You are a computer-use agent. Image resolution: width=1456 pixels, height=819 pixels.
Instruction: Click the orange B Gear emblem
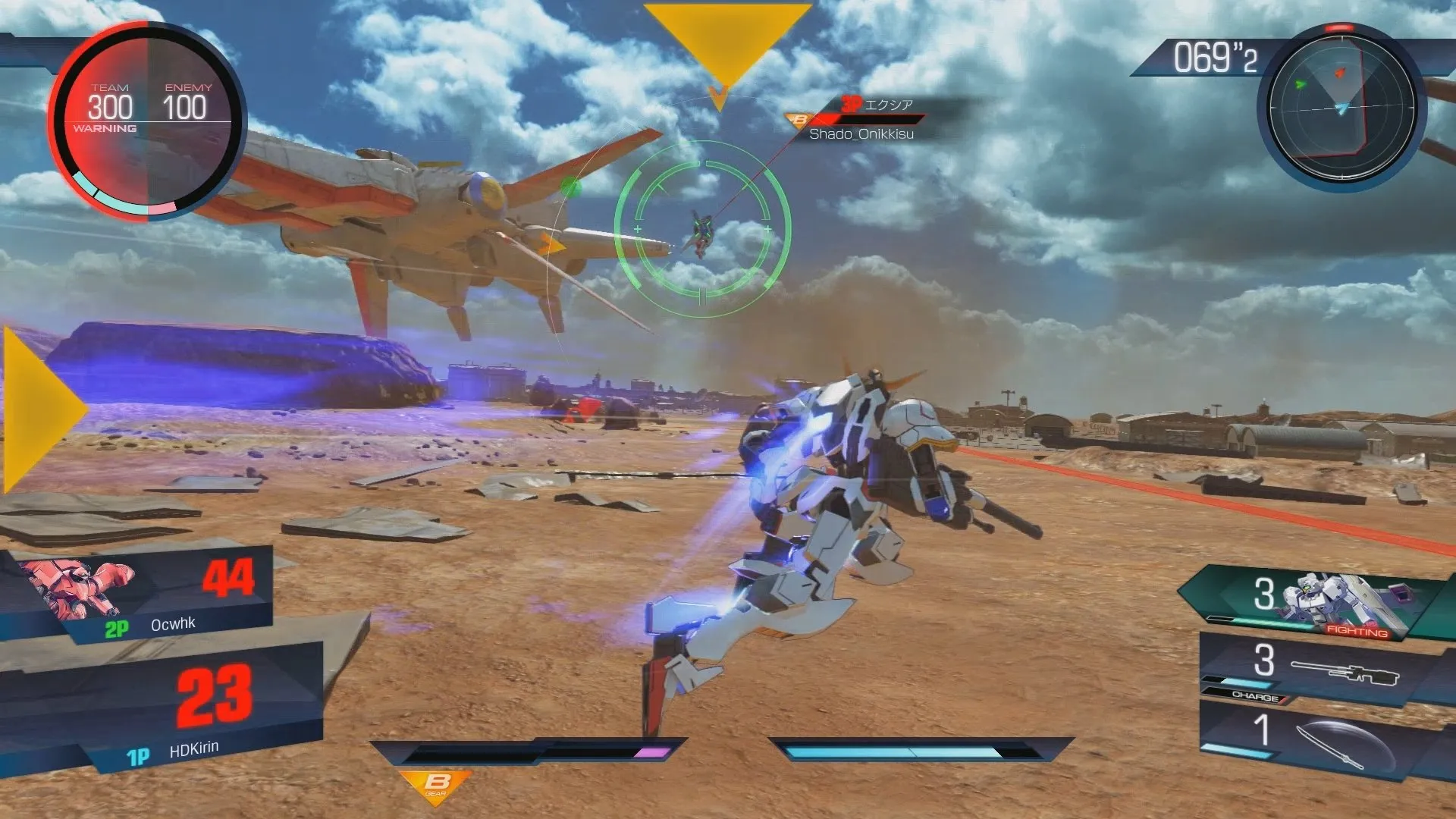[x=436, y=785]
